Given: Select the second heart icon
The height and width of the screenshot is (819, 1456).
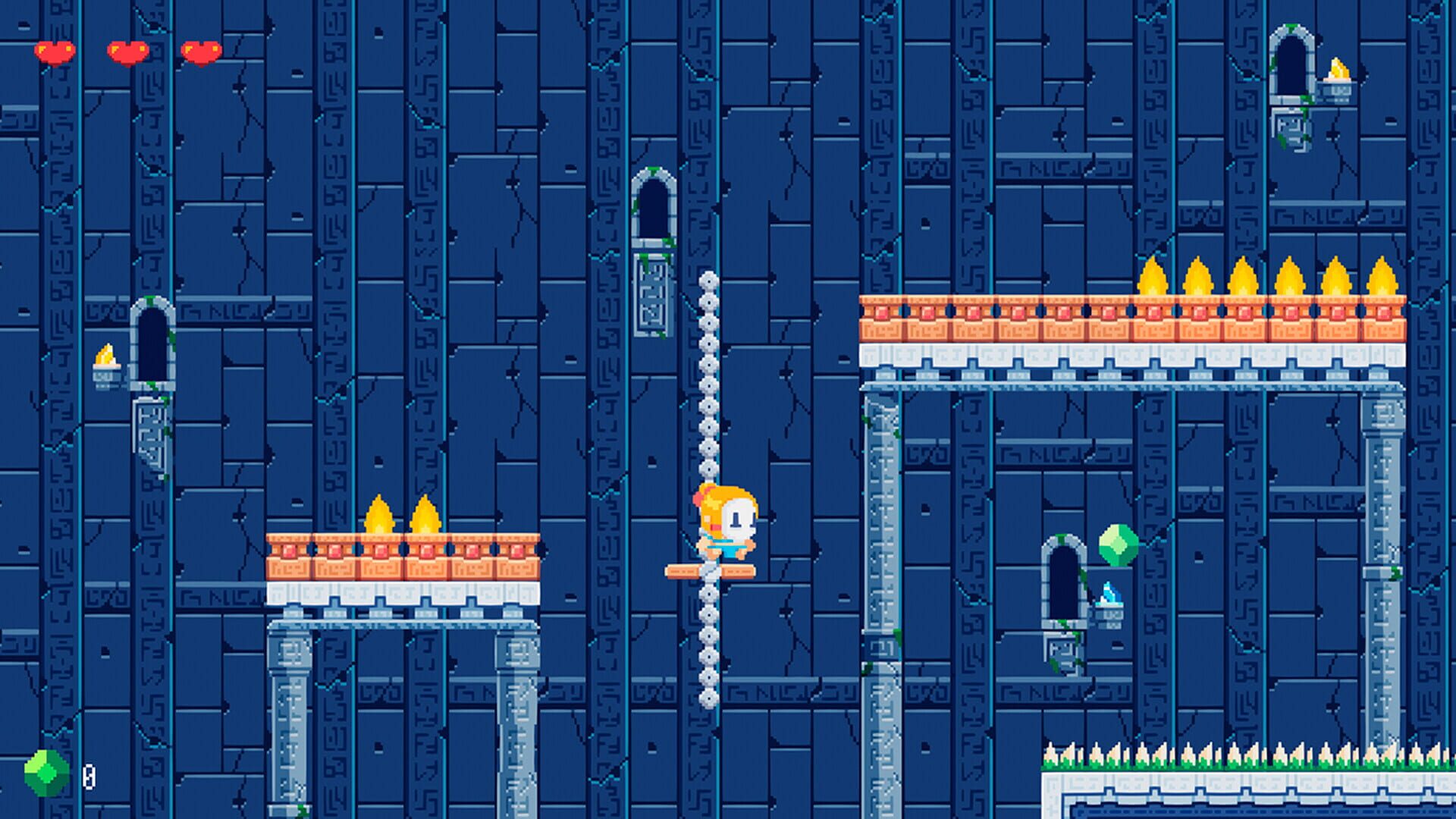Looking at the screenshot, I should [127, 51].
